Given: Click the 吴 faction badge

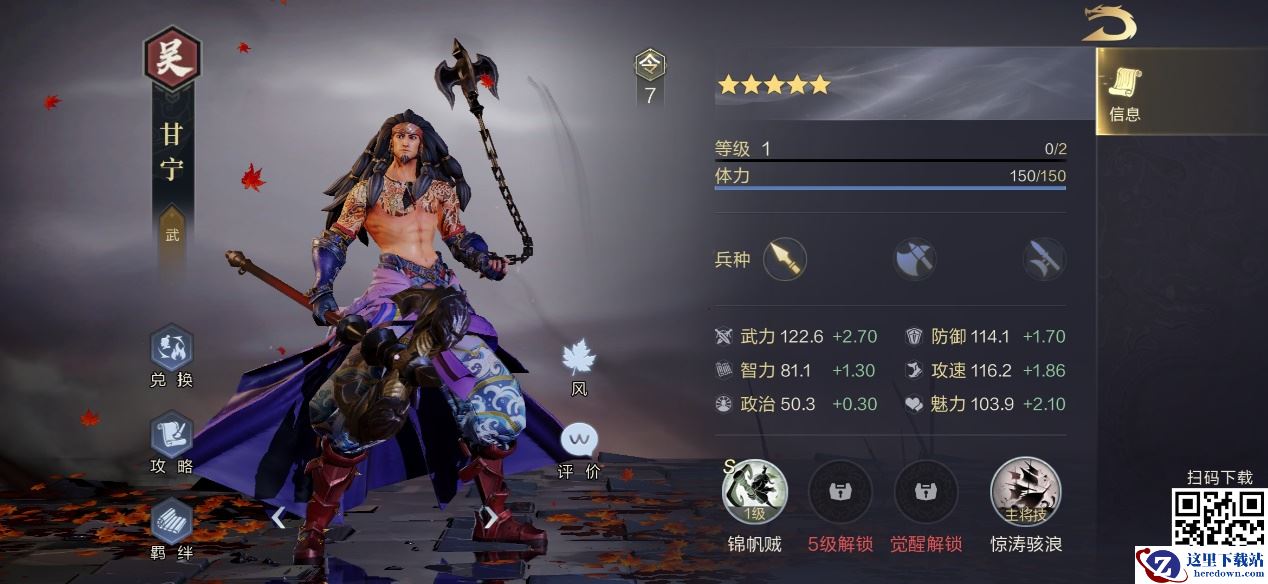Looking at the screenshot, I should click(x=172, y=60).
